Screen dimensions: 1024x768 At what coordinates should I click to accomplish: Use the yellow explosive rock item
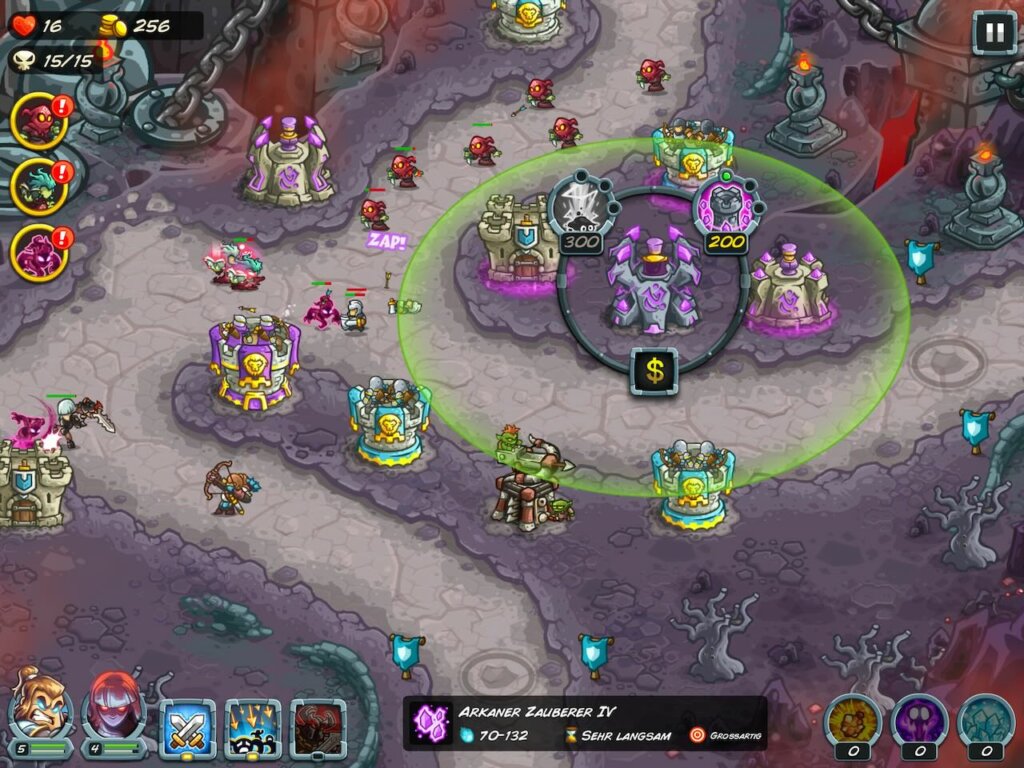[851, 722]
